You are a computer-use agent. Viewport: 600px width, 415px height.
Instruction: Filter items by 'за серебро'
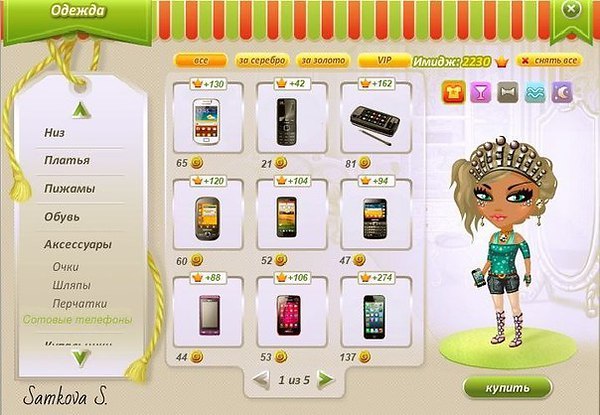coord(262,61)
